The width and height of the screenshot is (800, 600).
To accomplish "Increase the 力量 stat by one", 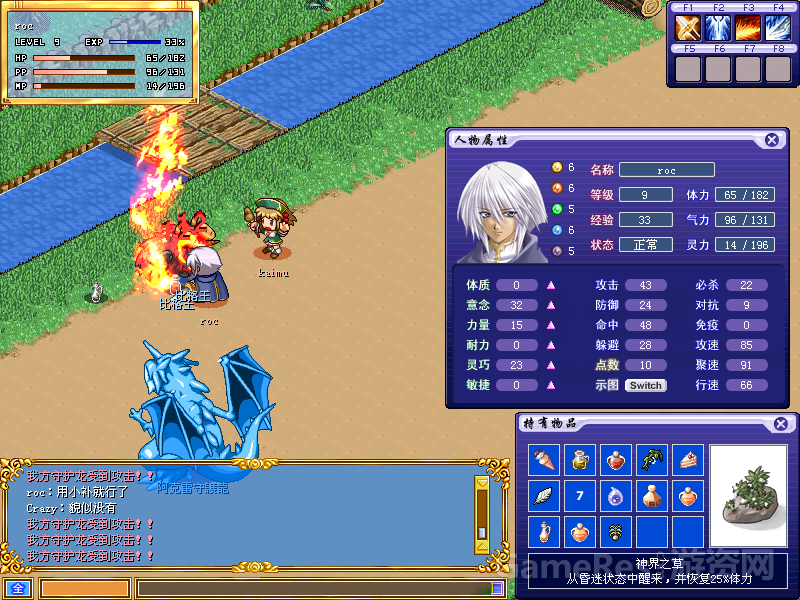I will tap(550, 325).
